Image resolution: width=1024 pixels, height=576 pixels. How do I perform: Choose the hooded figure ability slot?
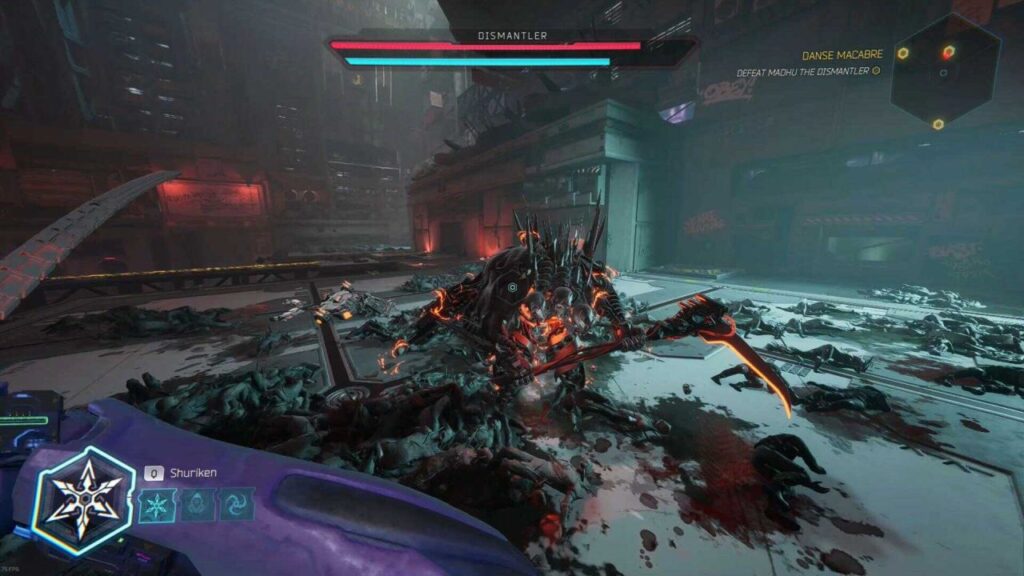coord(197,504)
